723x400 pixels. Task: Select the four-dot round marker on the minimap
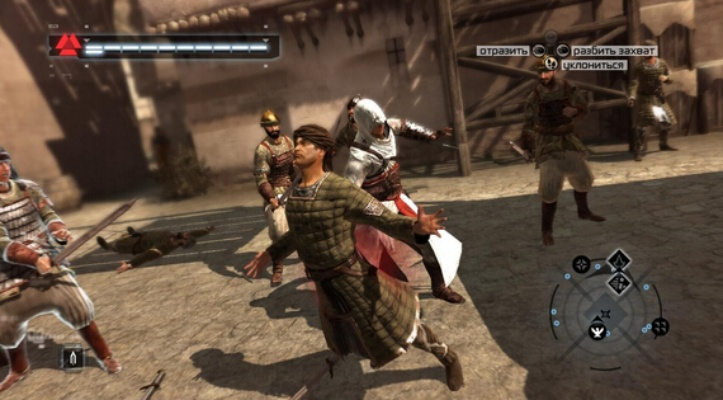(x=660, y=326)
